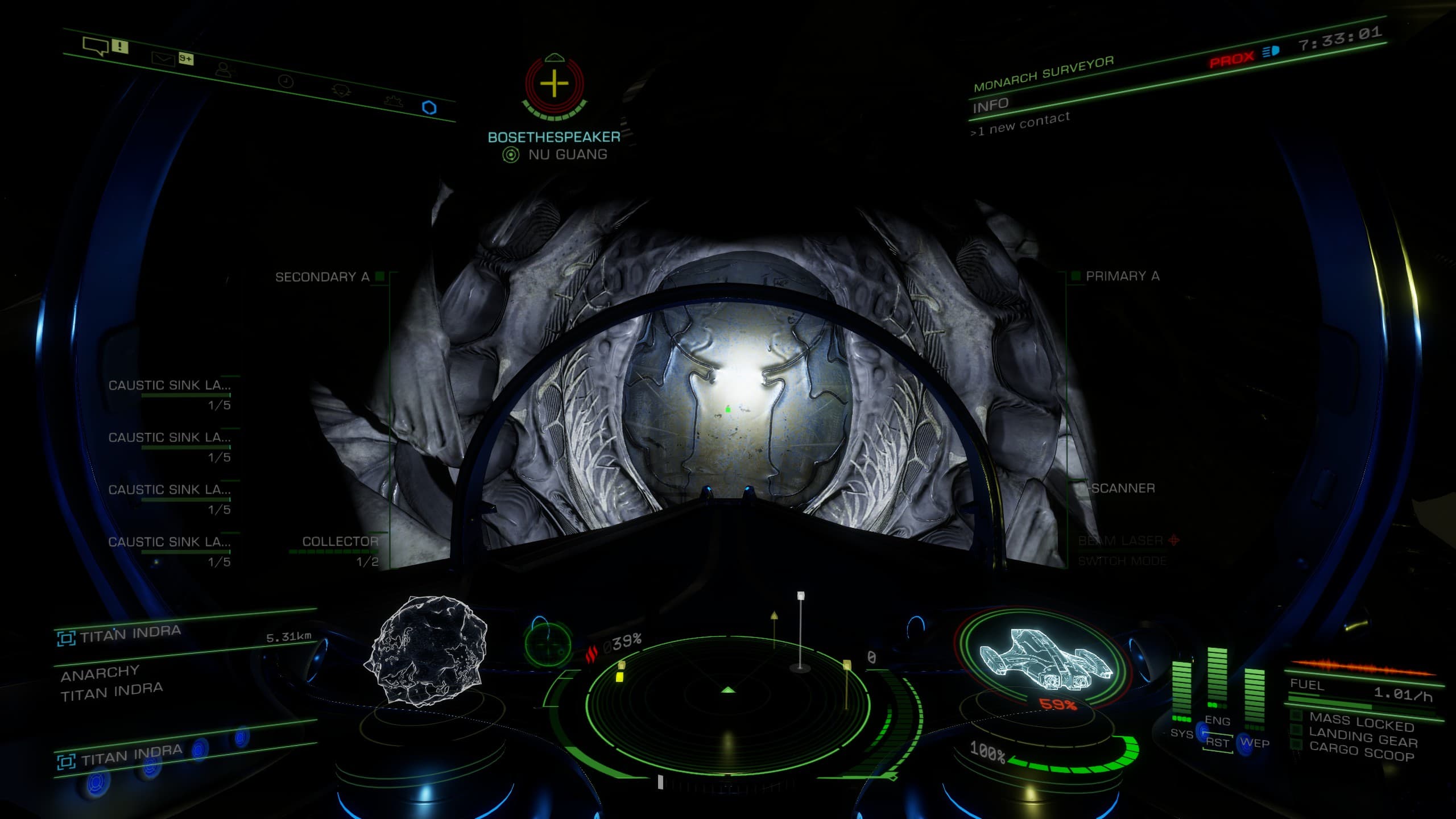Screen dimensions: 1456x819
Task: Toggle the Landing Gear indicator
Action: coord(1363,739)
